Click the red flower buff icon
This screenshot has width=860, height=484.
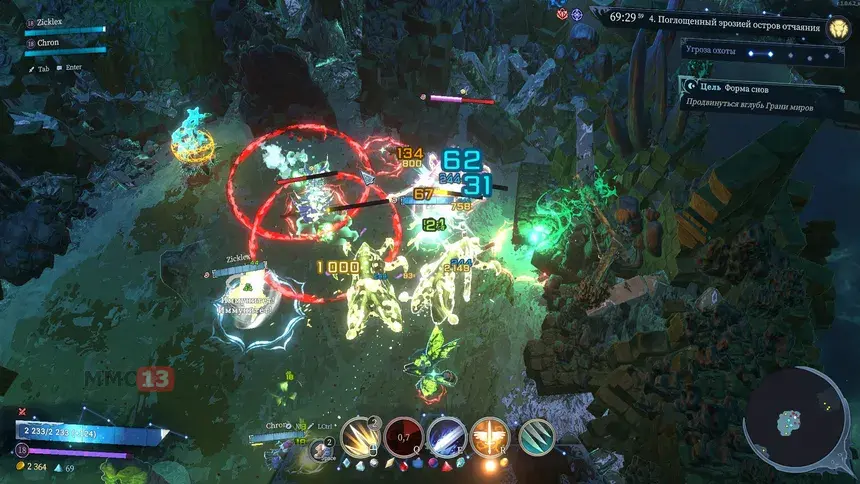pyautogui.click(x=563, y=15)
